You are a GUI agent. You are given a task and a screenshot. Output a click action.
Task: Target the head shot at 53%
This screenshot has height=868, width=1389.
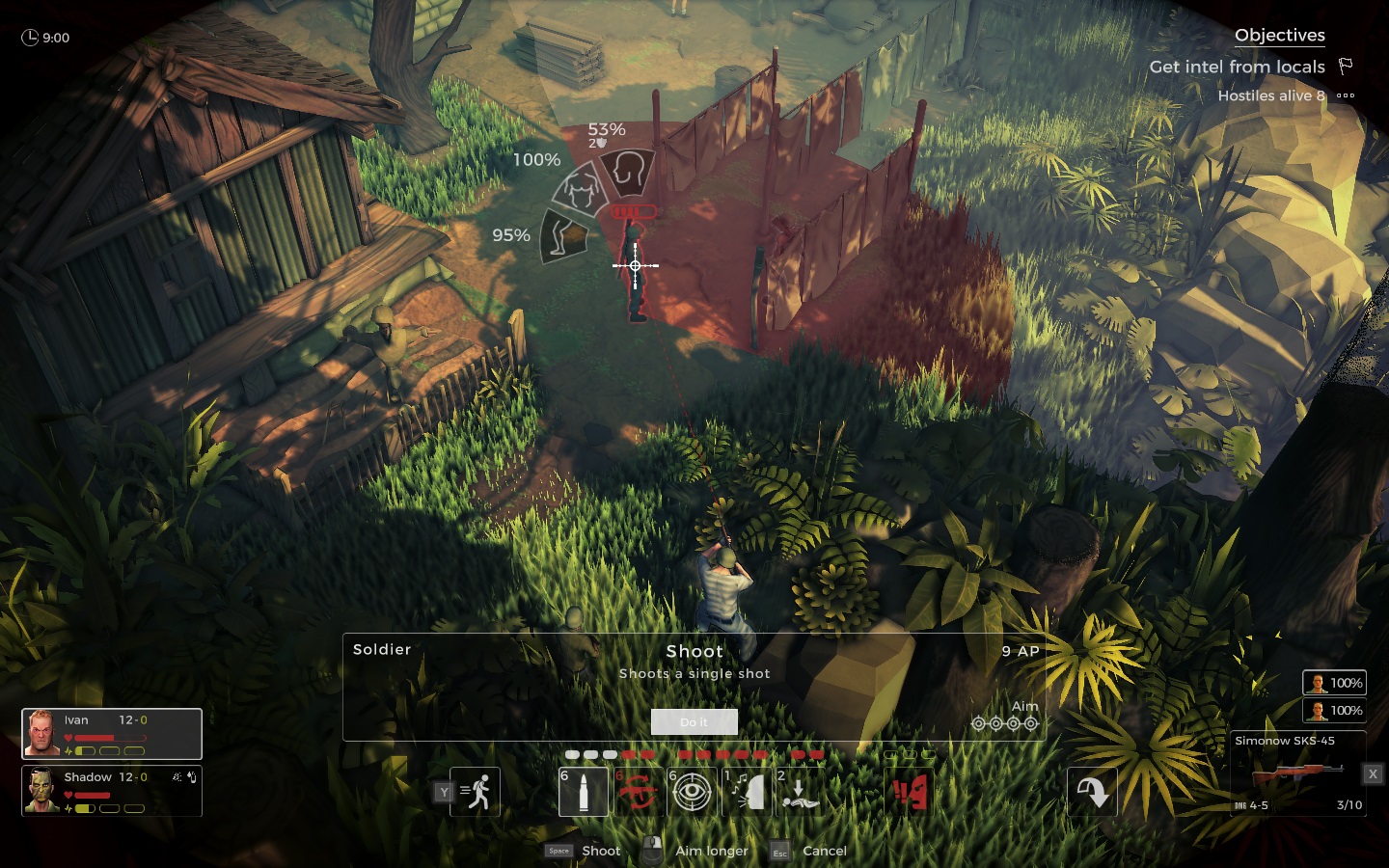click(x=628, y=172)
